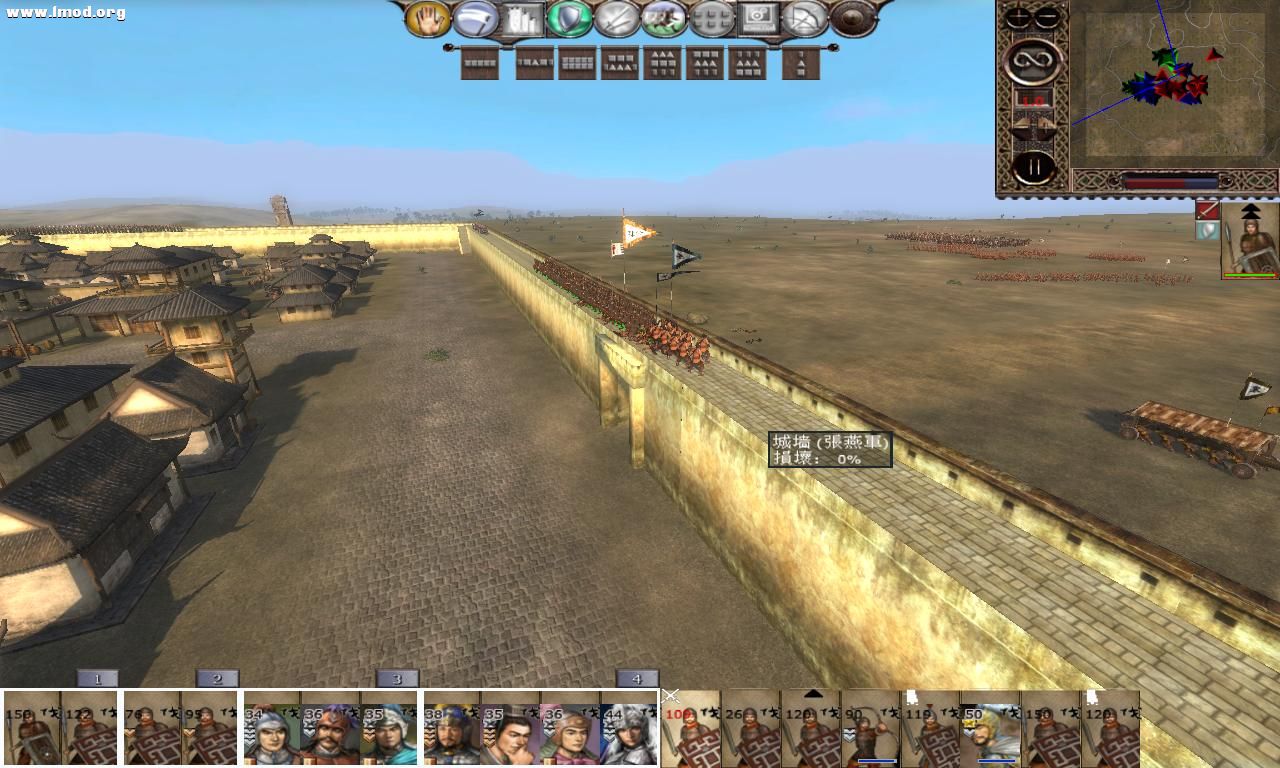Viewport: 1280px width, 768px height.
Task: Select unit group 4 tab
Action: point(637,678)
